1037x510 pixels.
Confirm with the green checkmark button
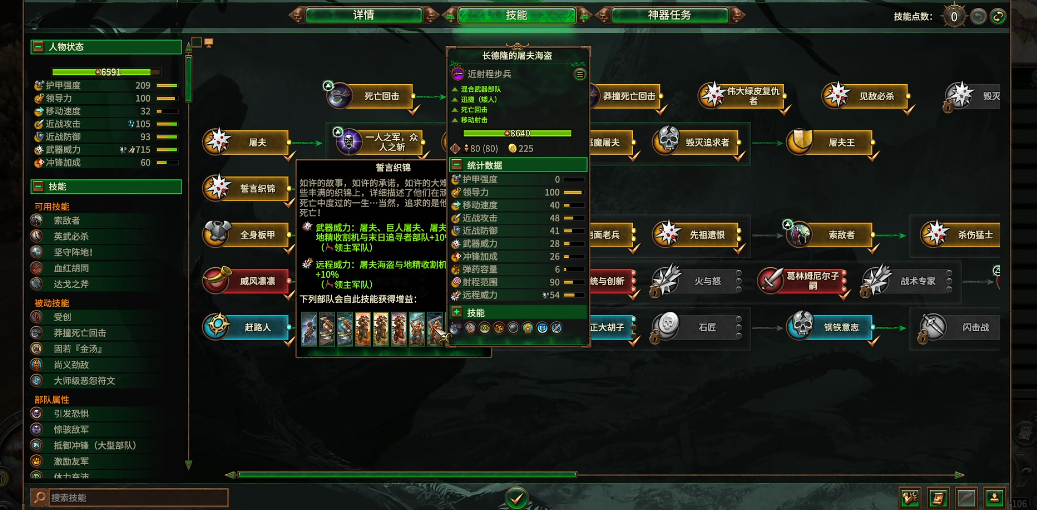(x=516, y=496)
